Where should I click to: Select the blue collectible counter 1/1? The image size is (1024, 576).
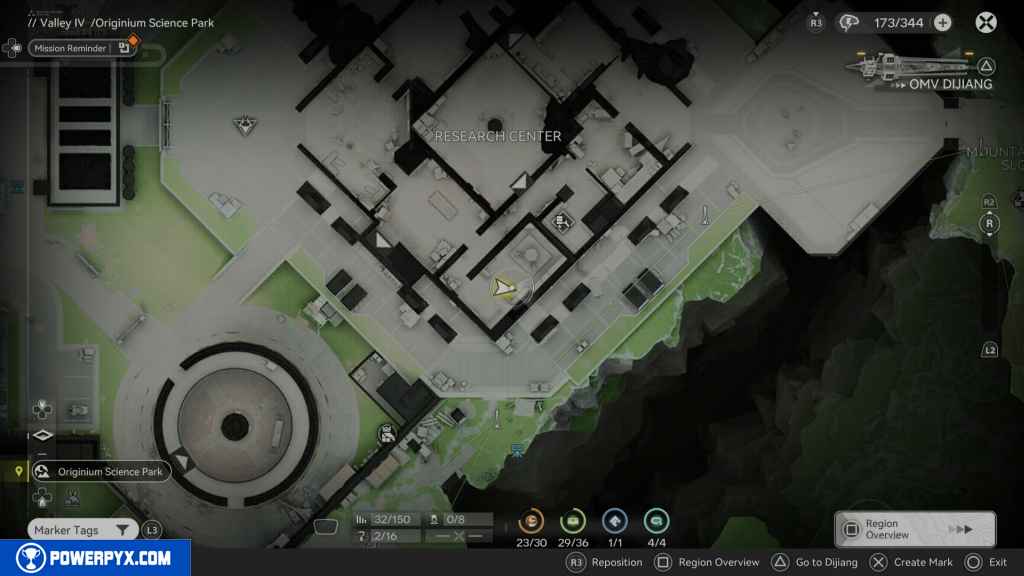(x=615, y=521)
